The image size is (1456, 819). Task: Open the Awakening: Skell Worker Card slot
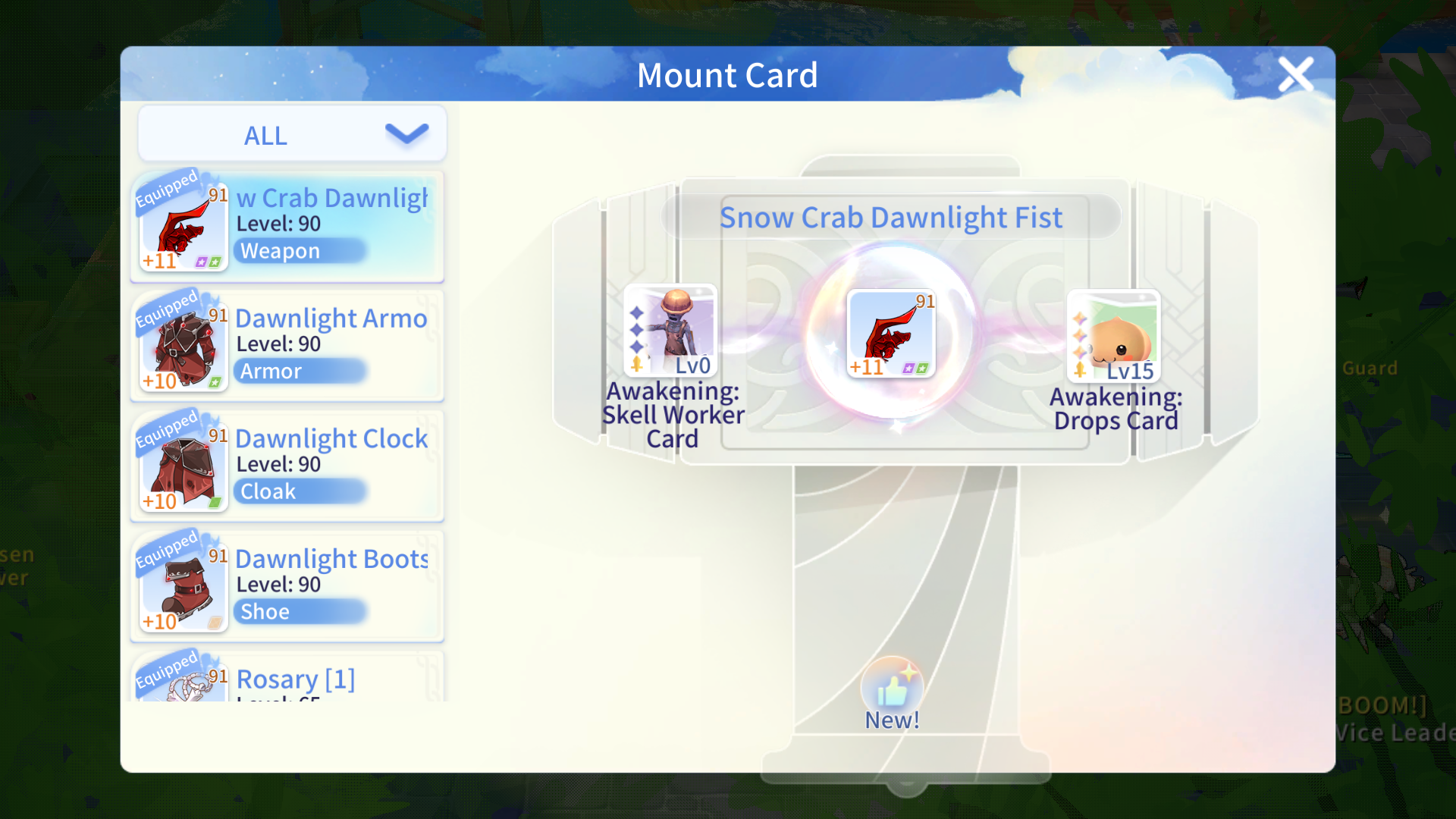click(x=670, y=331)
